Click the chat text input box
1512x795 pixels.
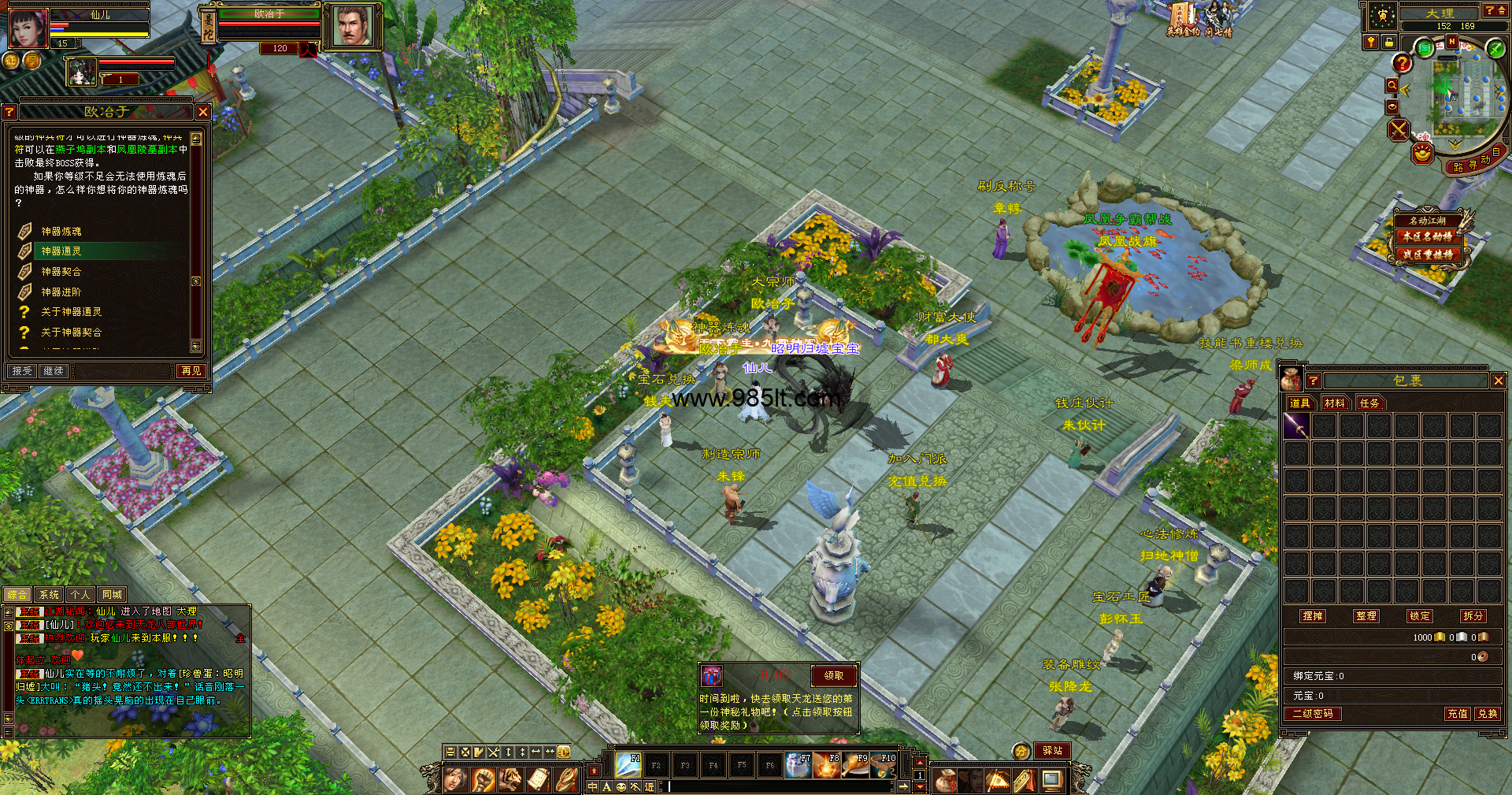[x=780, y=786]
